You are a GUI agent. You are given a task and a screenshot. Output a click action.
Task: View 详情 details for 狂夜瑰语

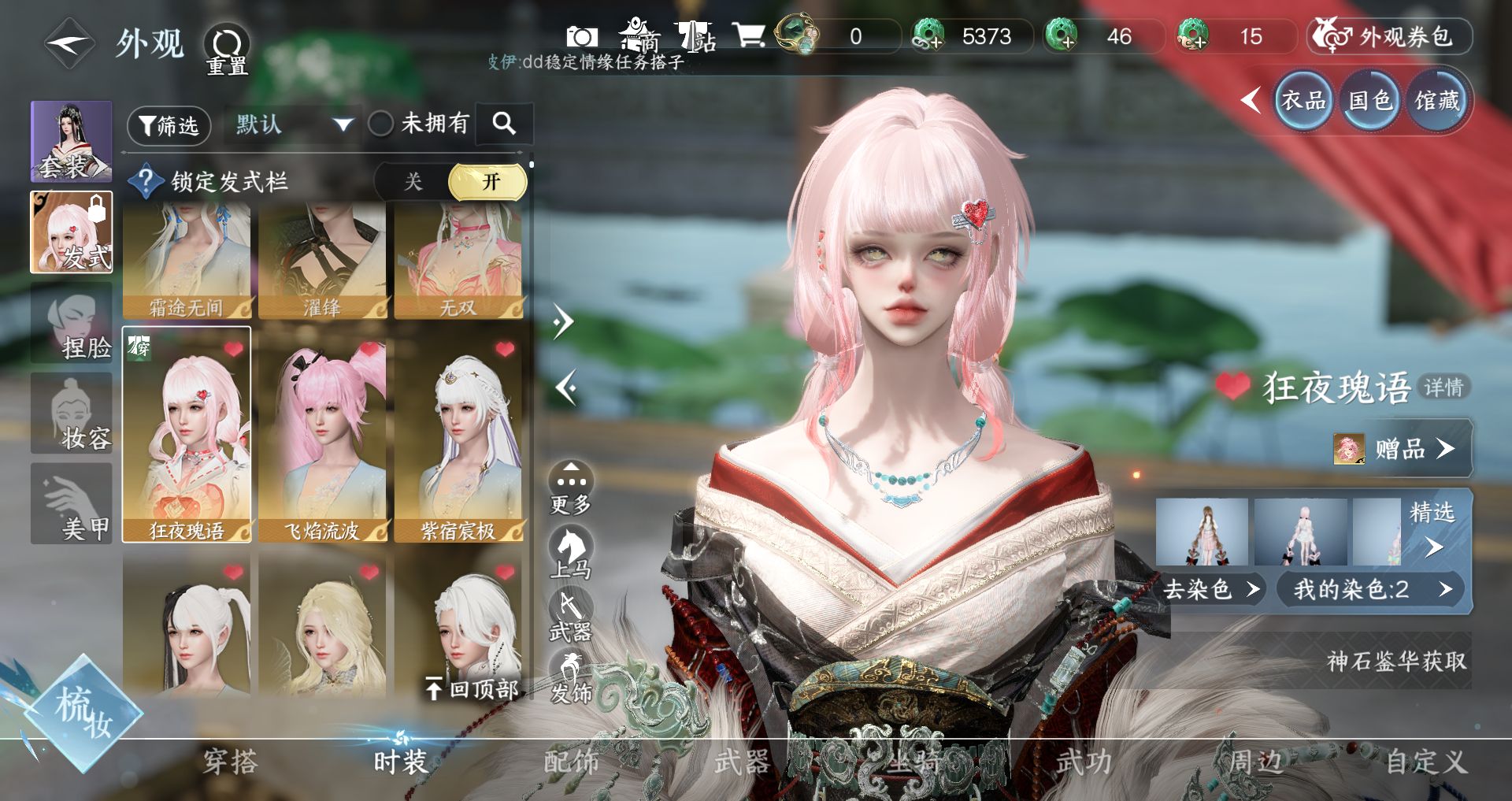click(x=1443, y=387)
